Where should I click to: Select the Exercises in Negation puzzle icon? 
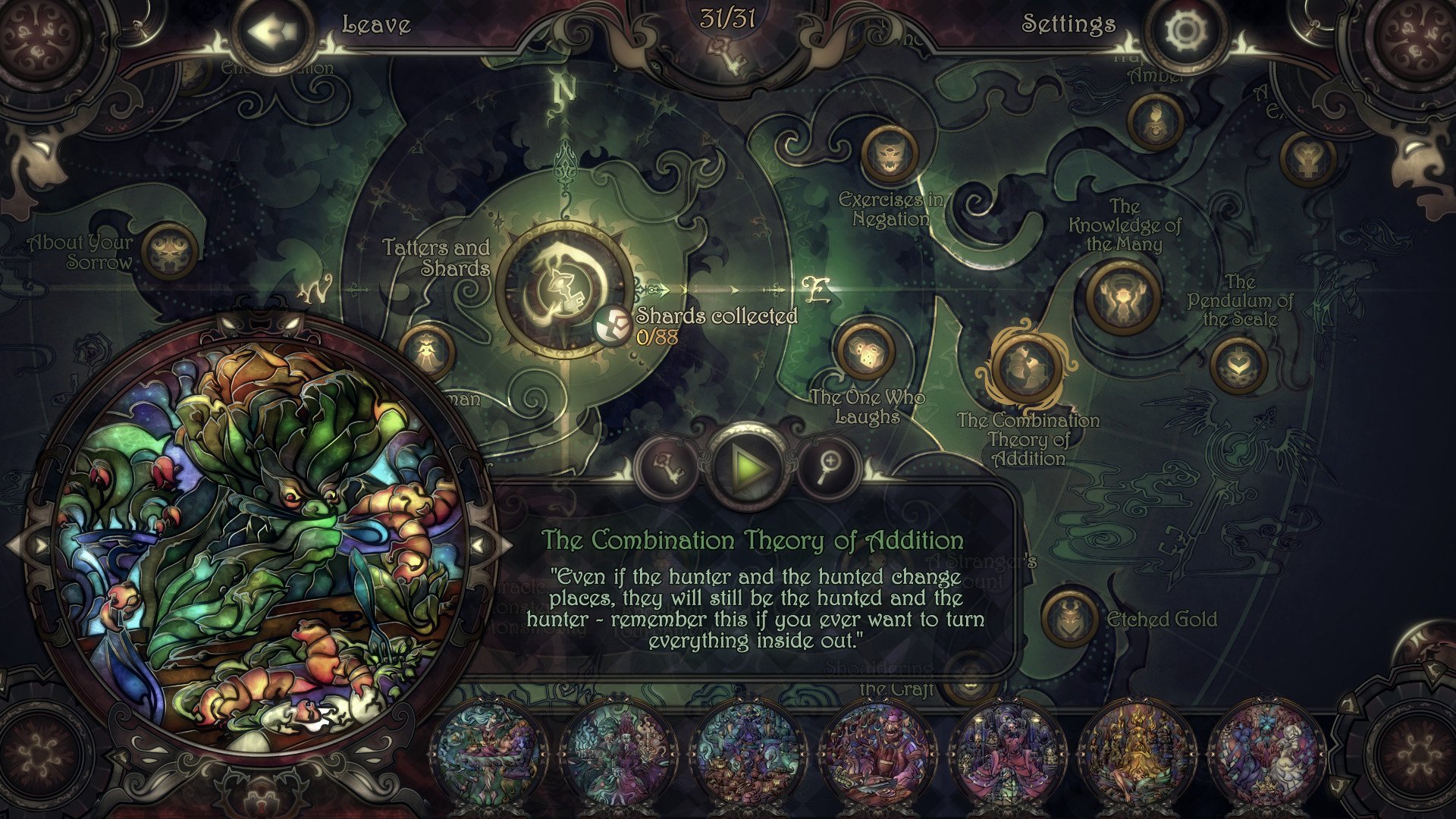click(x=889, y=155)
